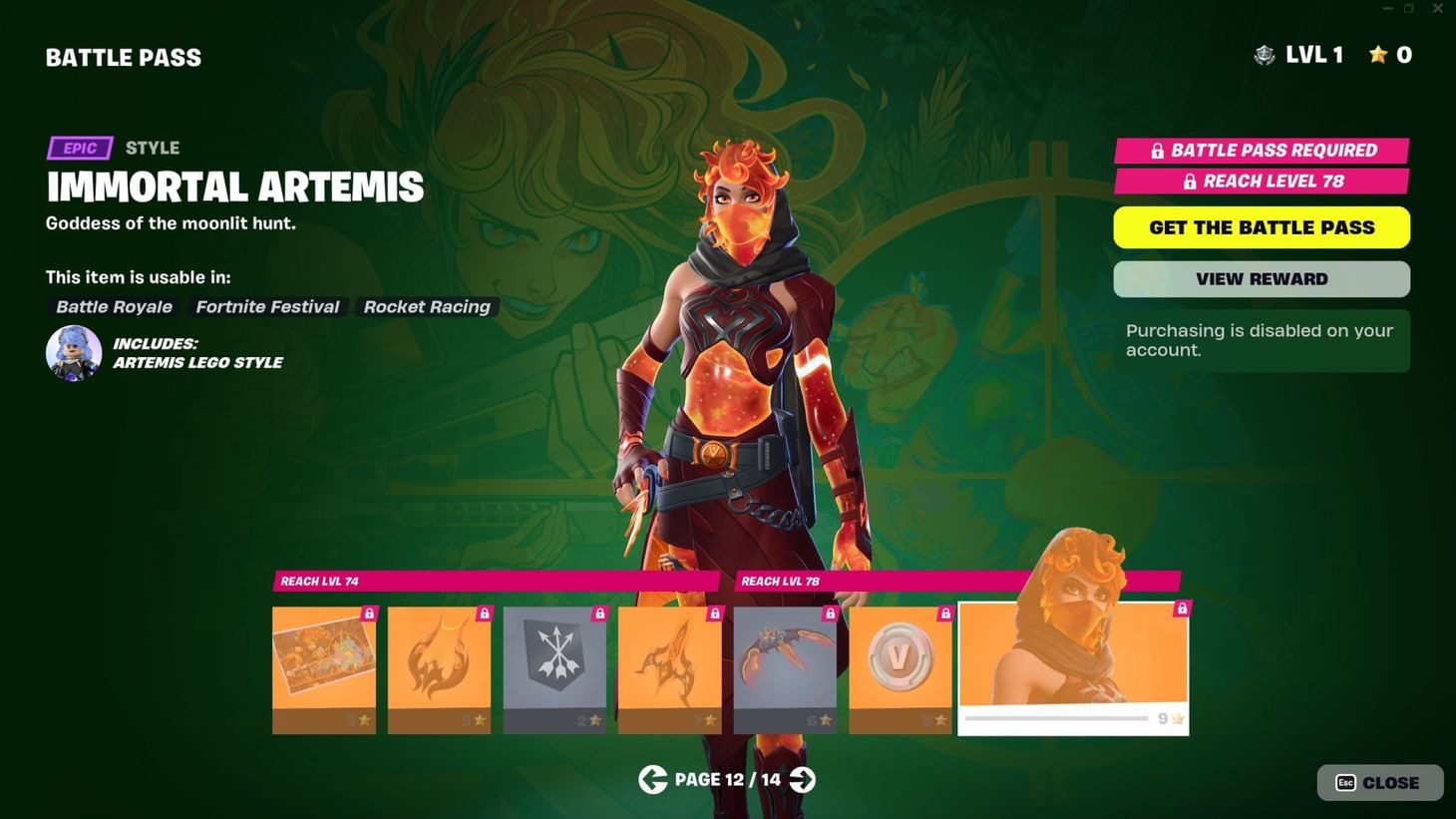Click the EPIC rarity label

click(79, 148)
